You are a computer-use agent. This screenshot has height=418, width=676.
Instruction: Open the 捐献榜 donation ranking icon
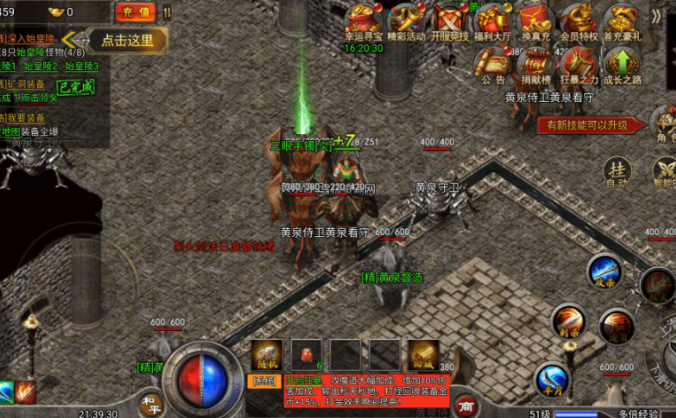click(x=535, y=64)
